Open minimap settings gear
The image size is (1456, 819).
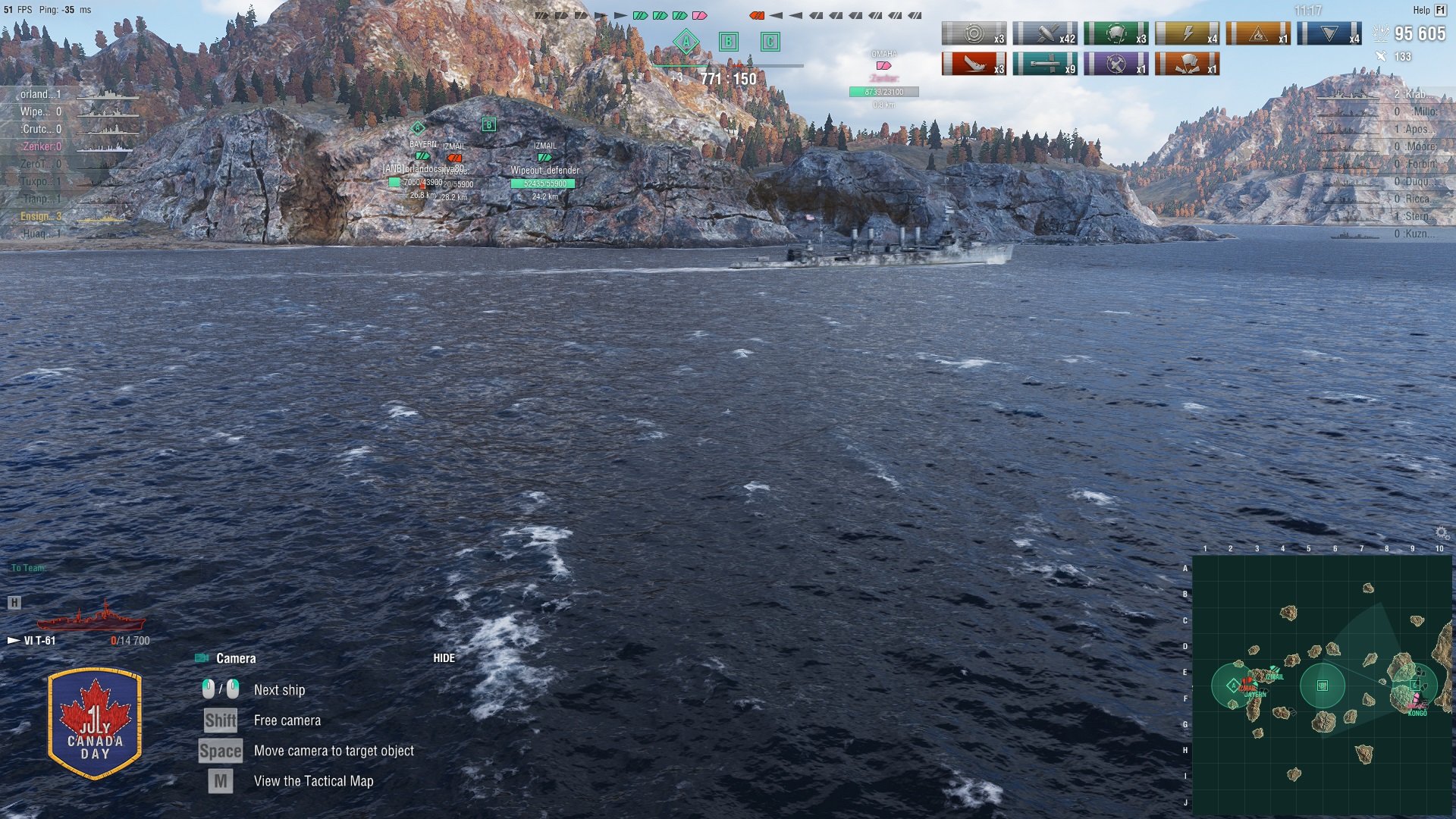pyautogui.click(x=1442, y=533)
